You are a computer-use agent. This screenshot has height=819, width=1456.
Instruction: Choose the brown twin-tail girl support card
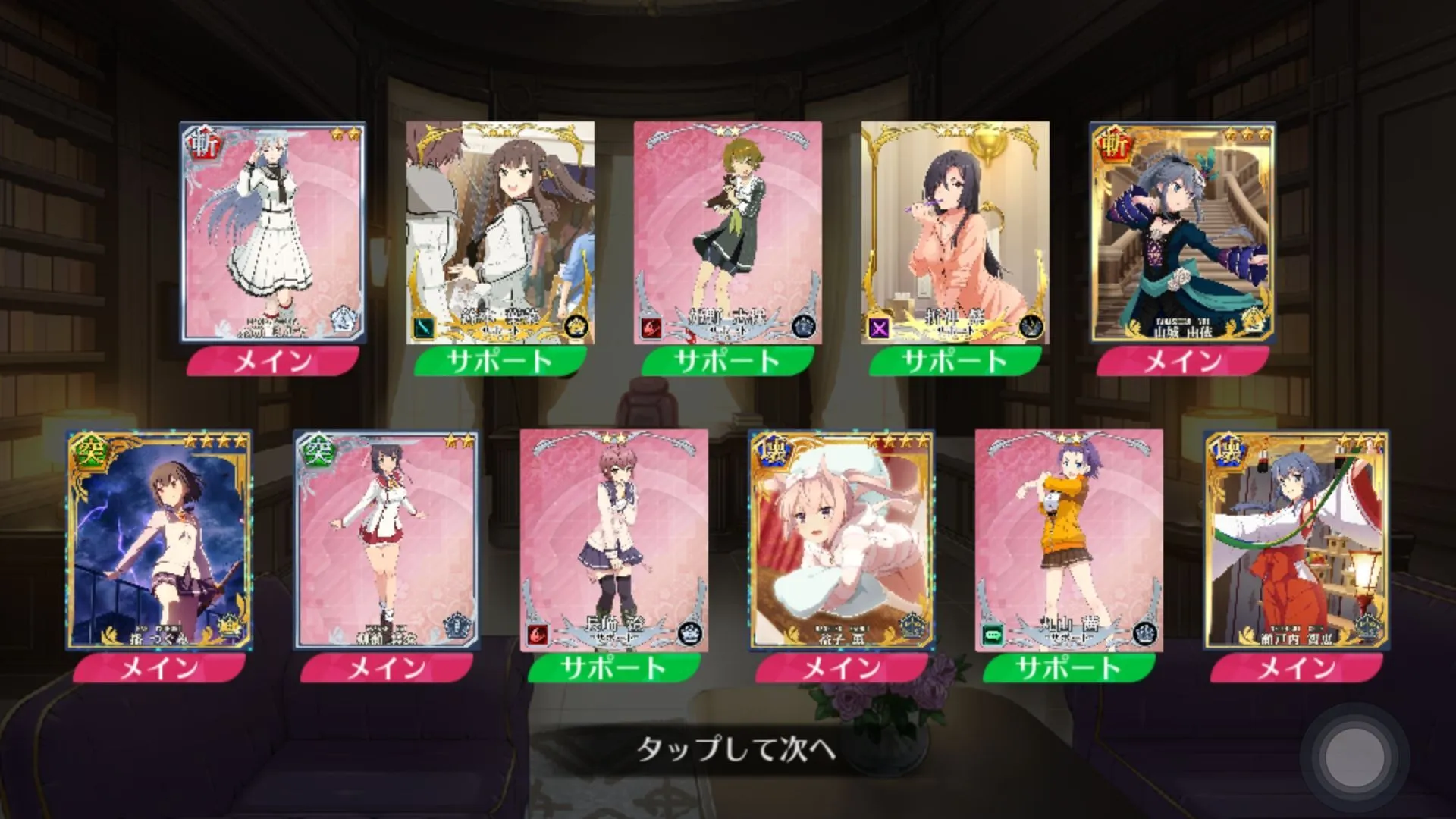pos(500,232)
